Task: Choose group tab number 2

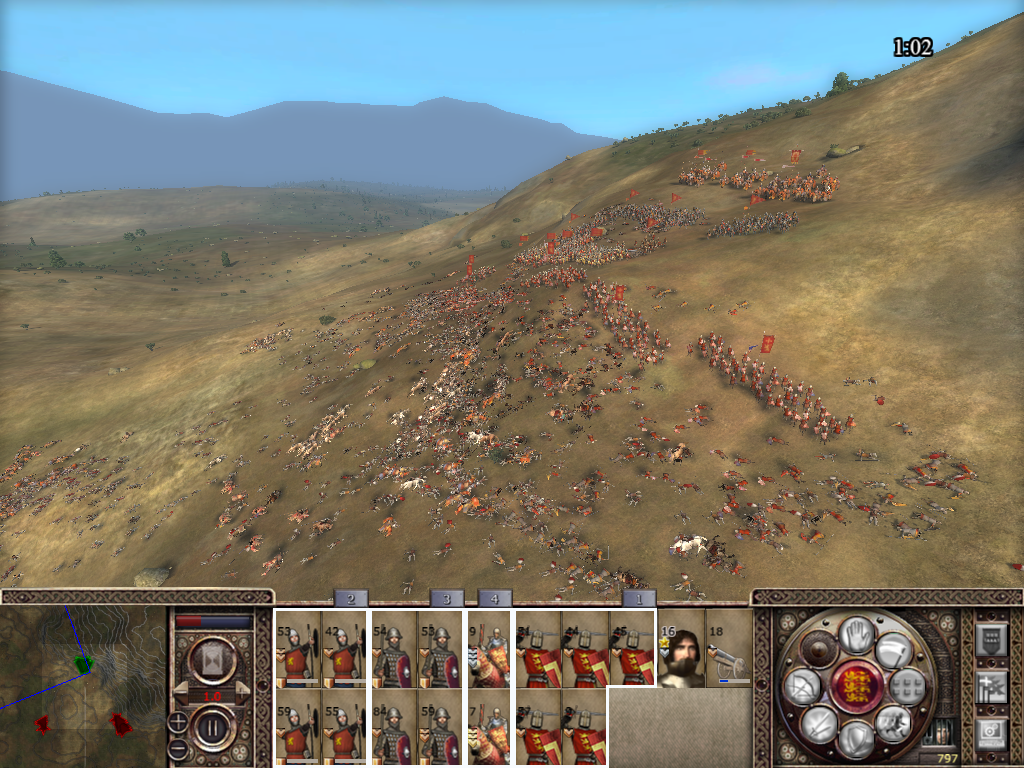Action: pos(351,598)
